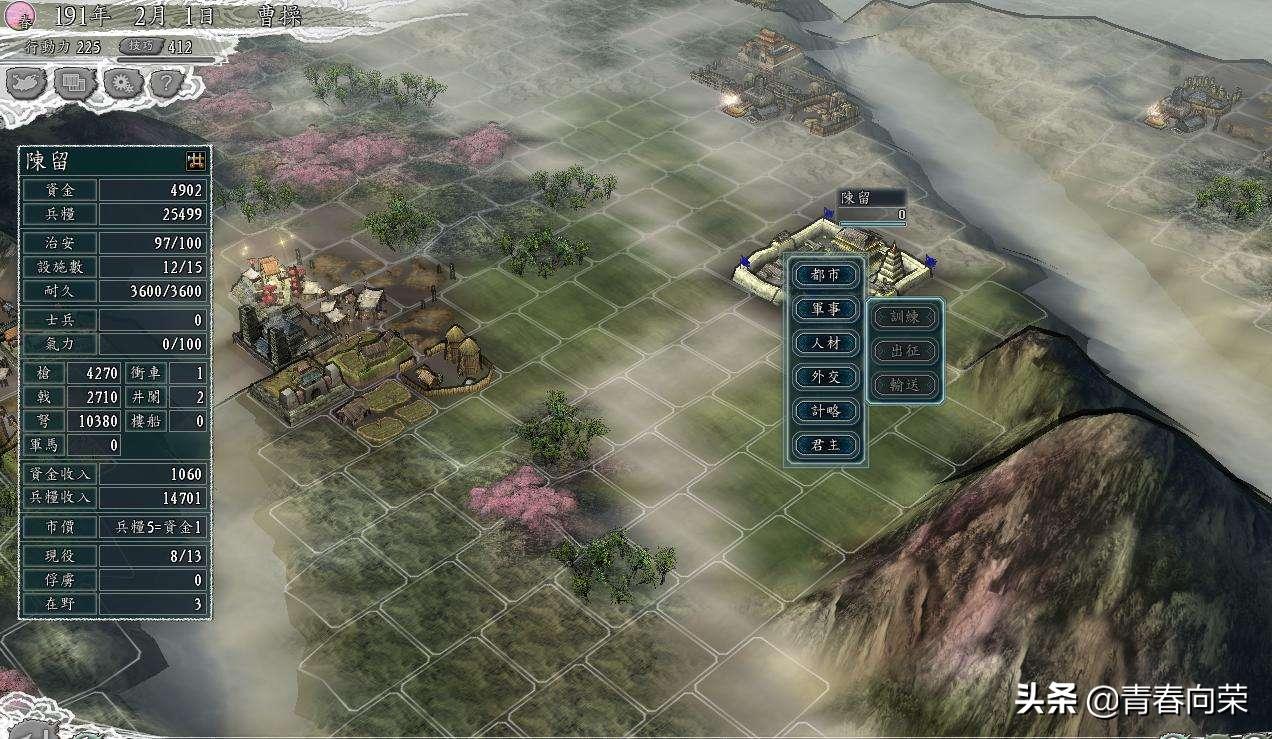Viewport: 1272px width, 739px height.
Task: Choose the 人材 personnel menu entry
Action: click(x=826, y=343)
